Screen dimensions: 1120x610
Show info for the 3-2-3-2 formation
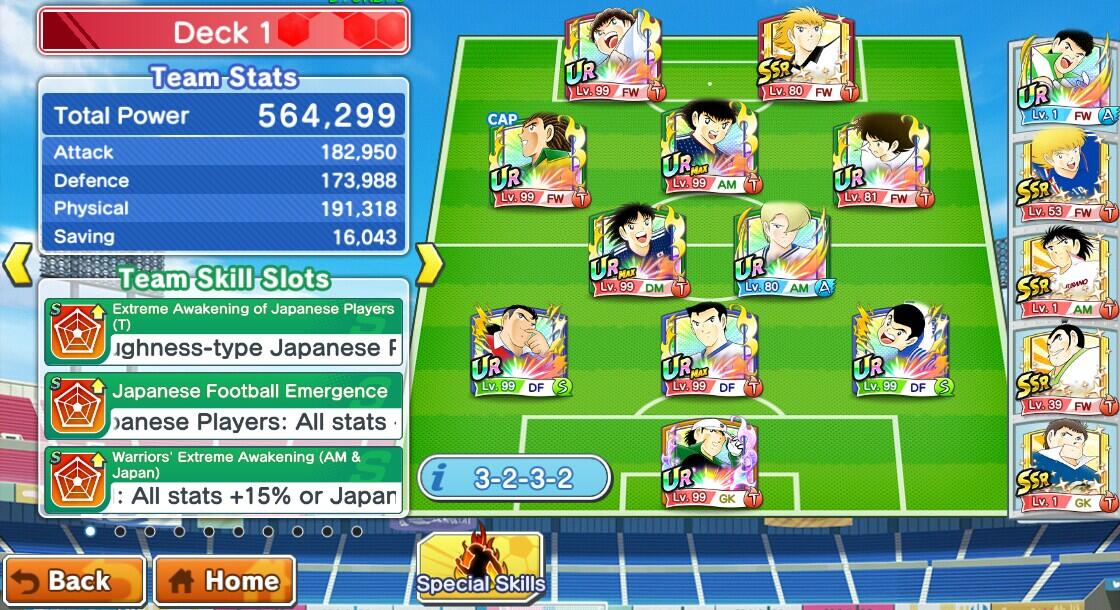pos(514,478)
